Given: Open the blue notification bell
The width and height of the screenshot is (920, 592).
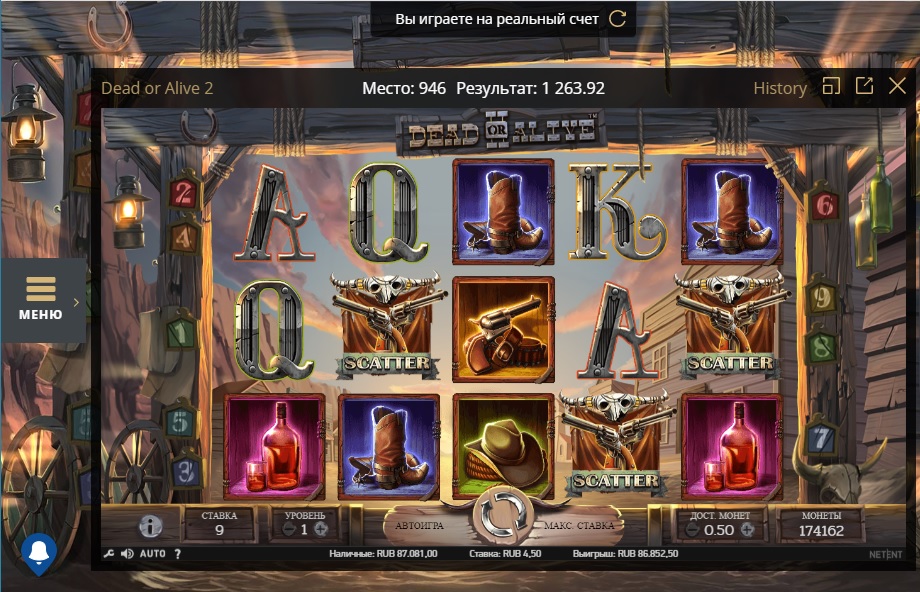Looking at the screenshot, I should (39, 552).
